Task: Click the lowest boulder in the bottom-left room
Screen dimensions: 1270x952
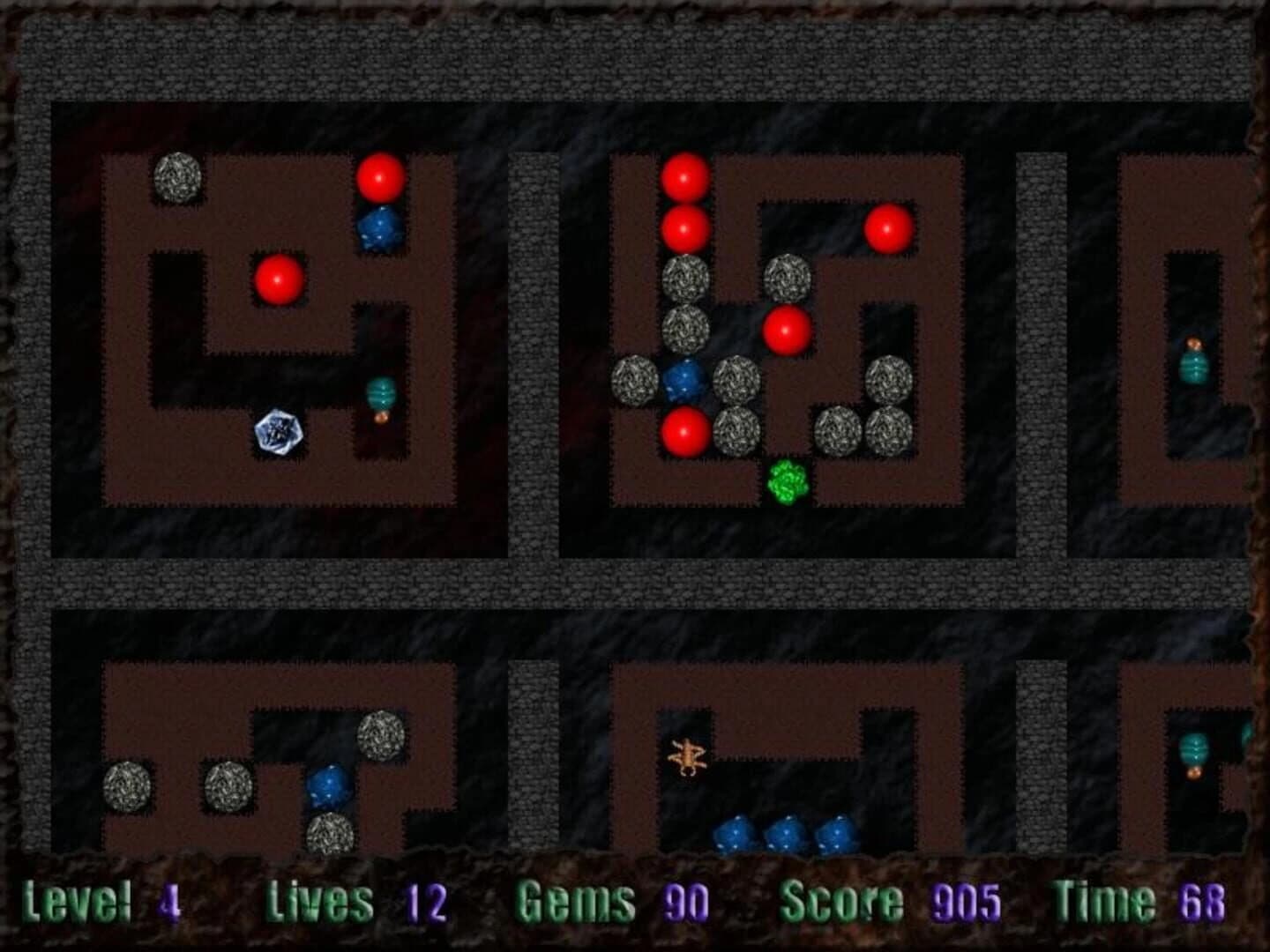Action: point(331,833)
